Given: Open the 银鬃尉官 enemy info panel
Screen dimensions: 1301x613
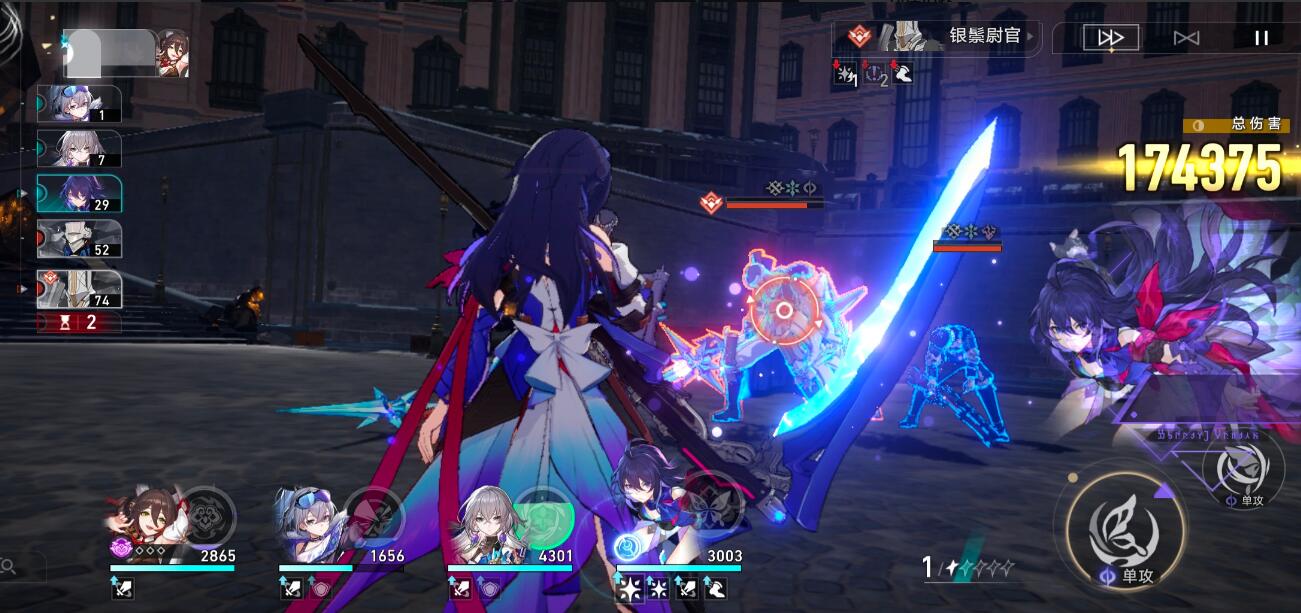Looking at the screenshot, I should [940, 37].
